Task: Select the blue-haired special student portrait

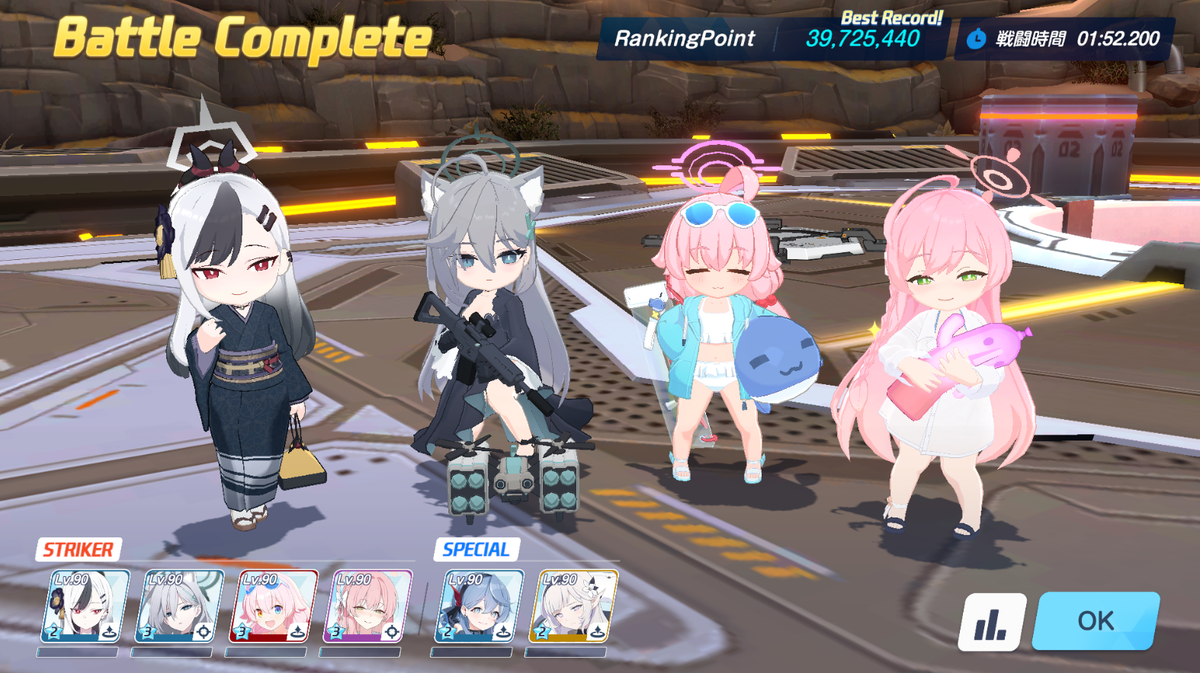Action: coord(479,606)
